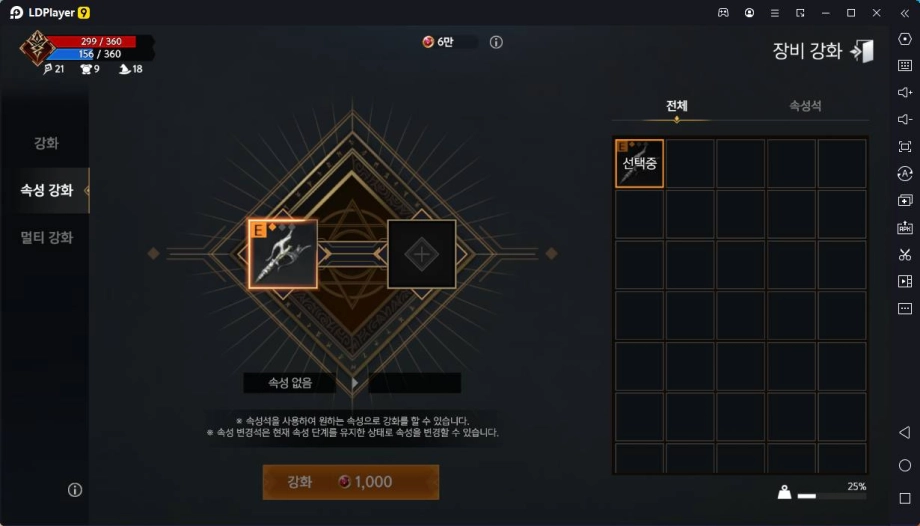920x526 pixels.
Task: Show the 속성석 tab
Action: pyautogui.click(x=805, y=106)
